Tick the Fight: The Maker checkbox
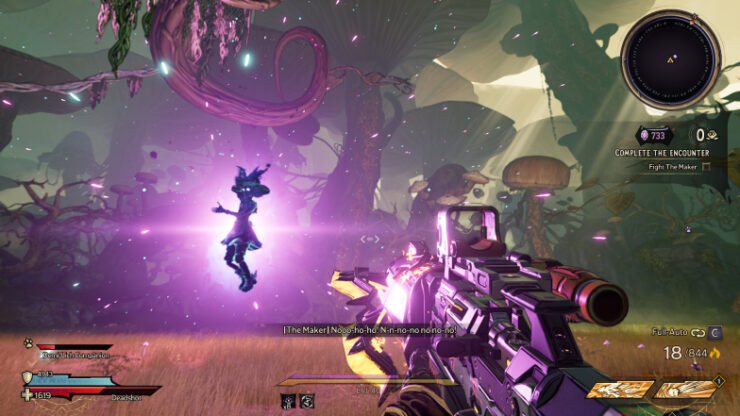Image resolution: width=740 pixels, height=416 pixels. coord(707,167)
